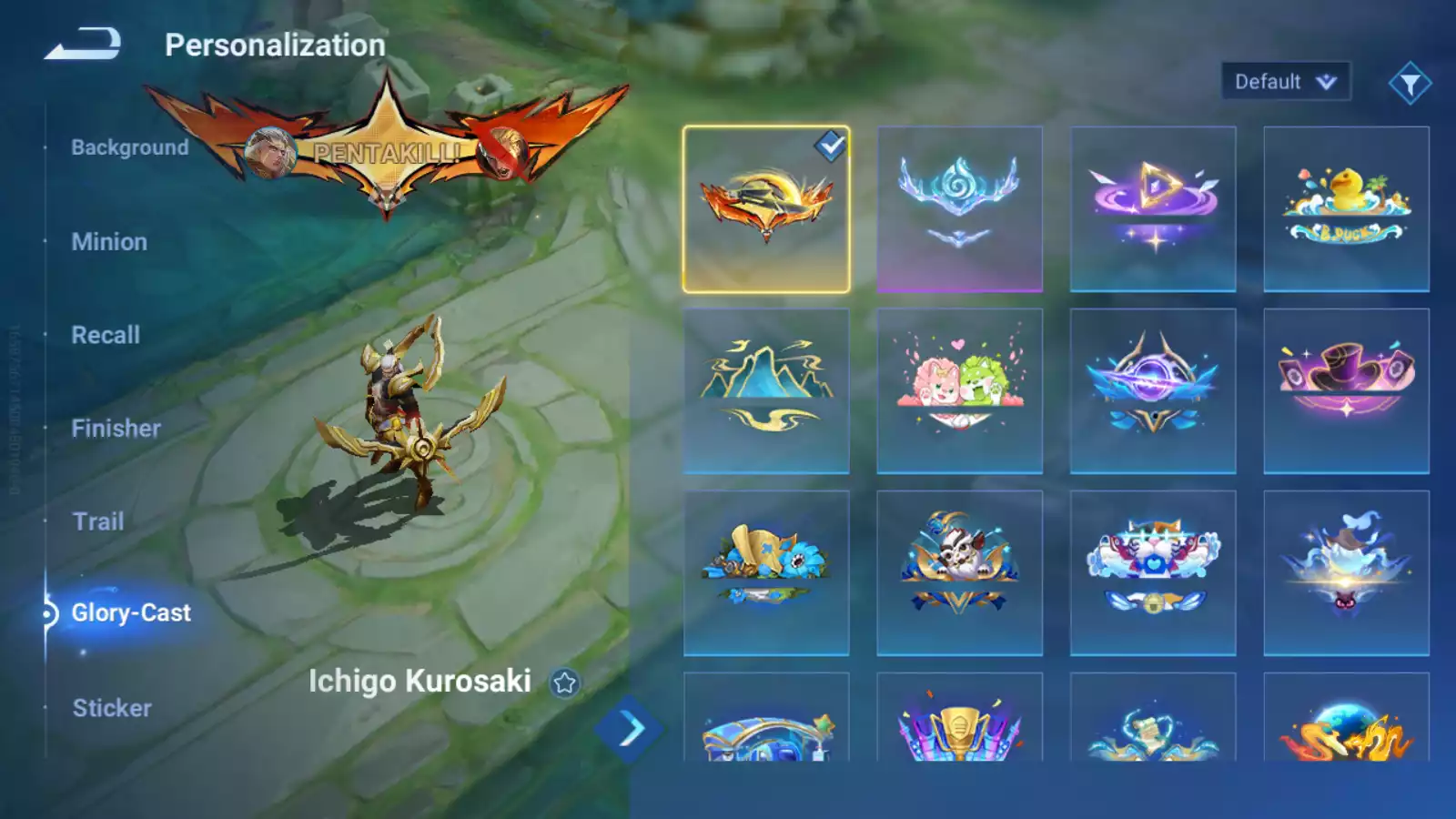Choose the golden trophy glory-cast
This screenshot has height=819, width=1456.
click(x=959, y=723)
